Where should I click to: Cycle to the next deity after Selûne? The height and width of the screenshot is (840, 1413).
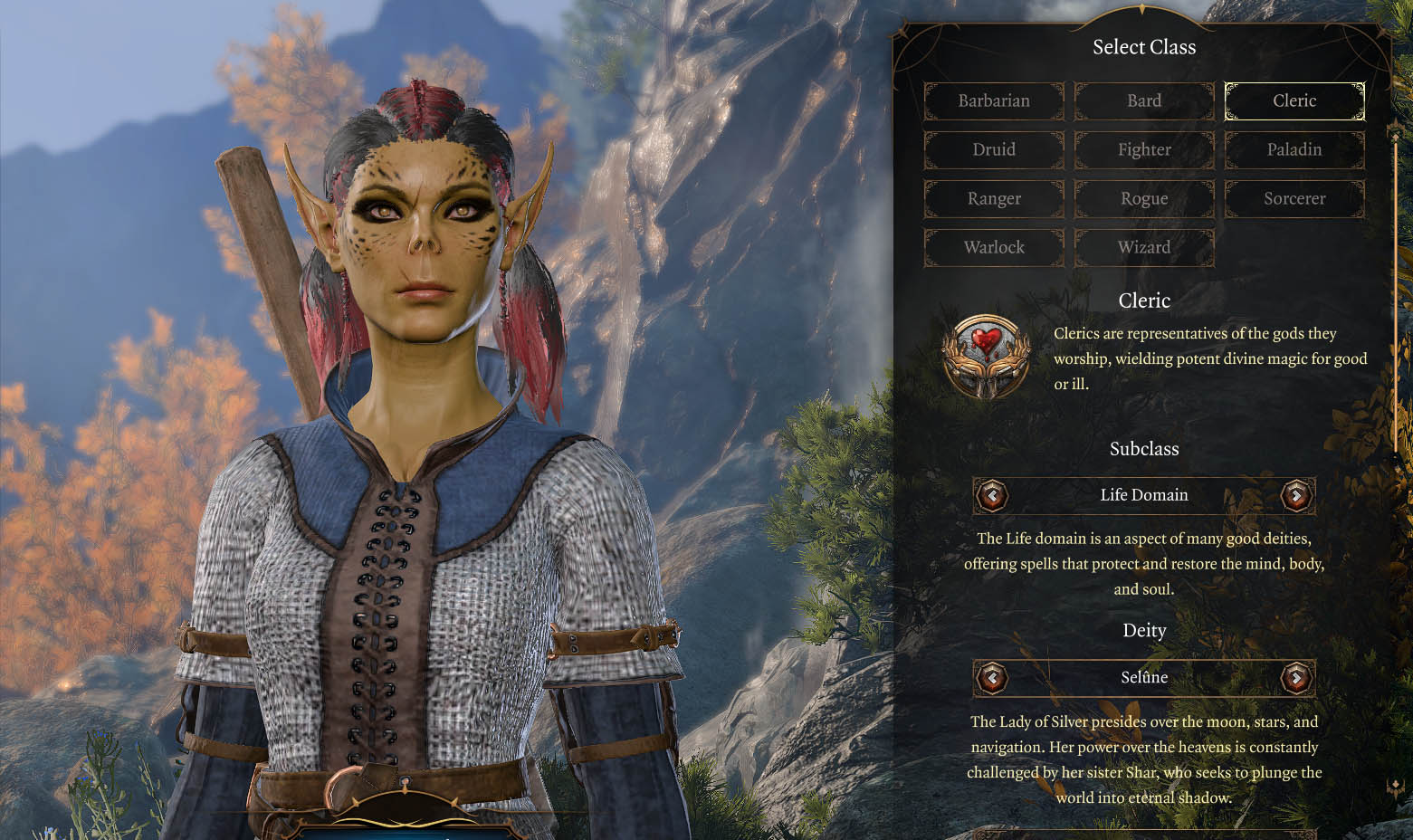coord(1296,677)
